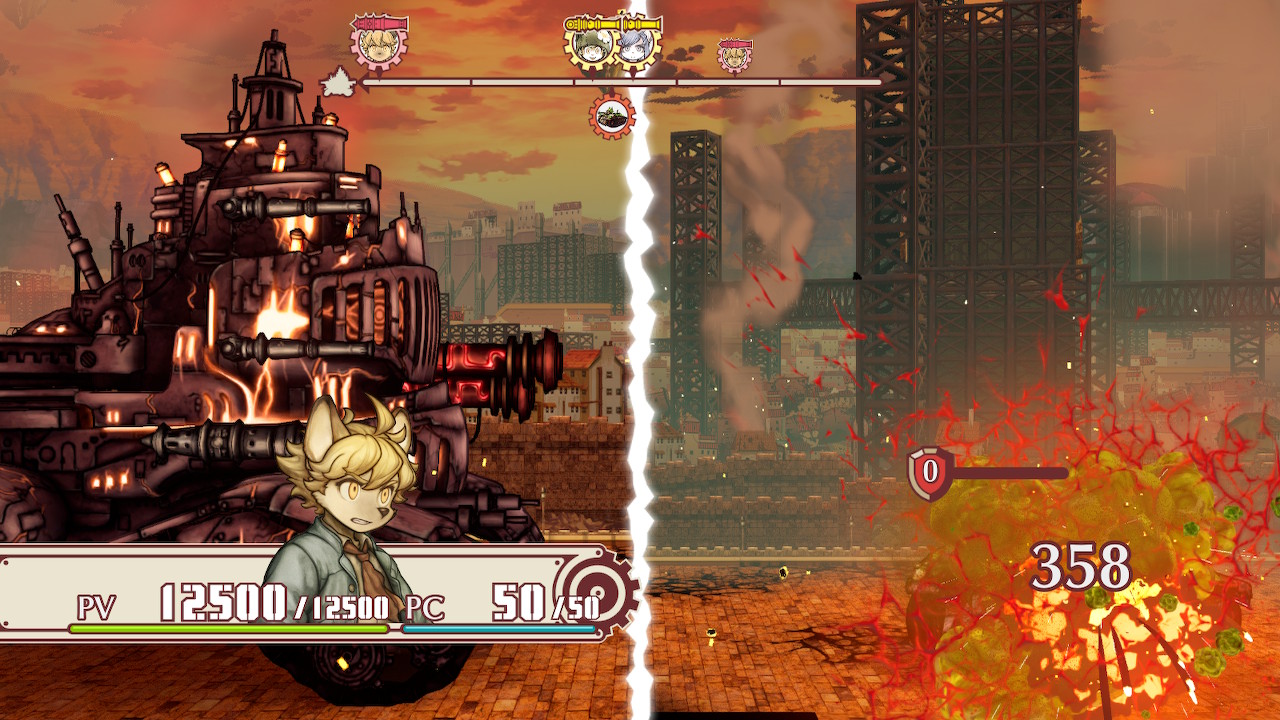Select the small blonde portrait on timeline
The image size is (1280, 720).
click(735, 57)
